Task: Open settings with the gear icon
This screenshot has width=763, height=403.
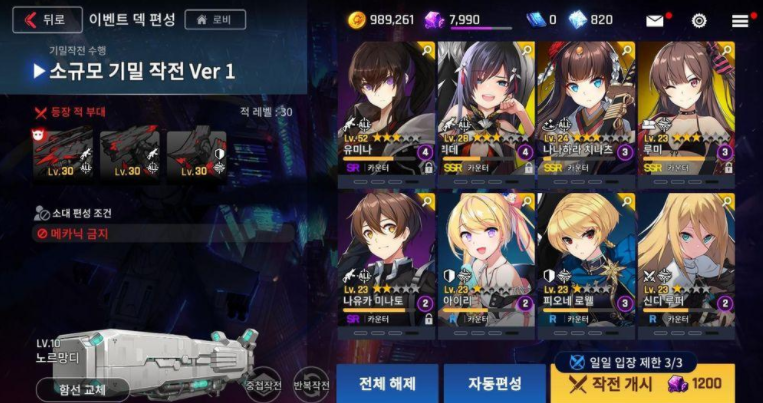Action: click(x=699, y=20)
